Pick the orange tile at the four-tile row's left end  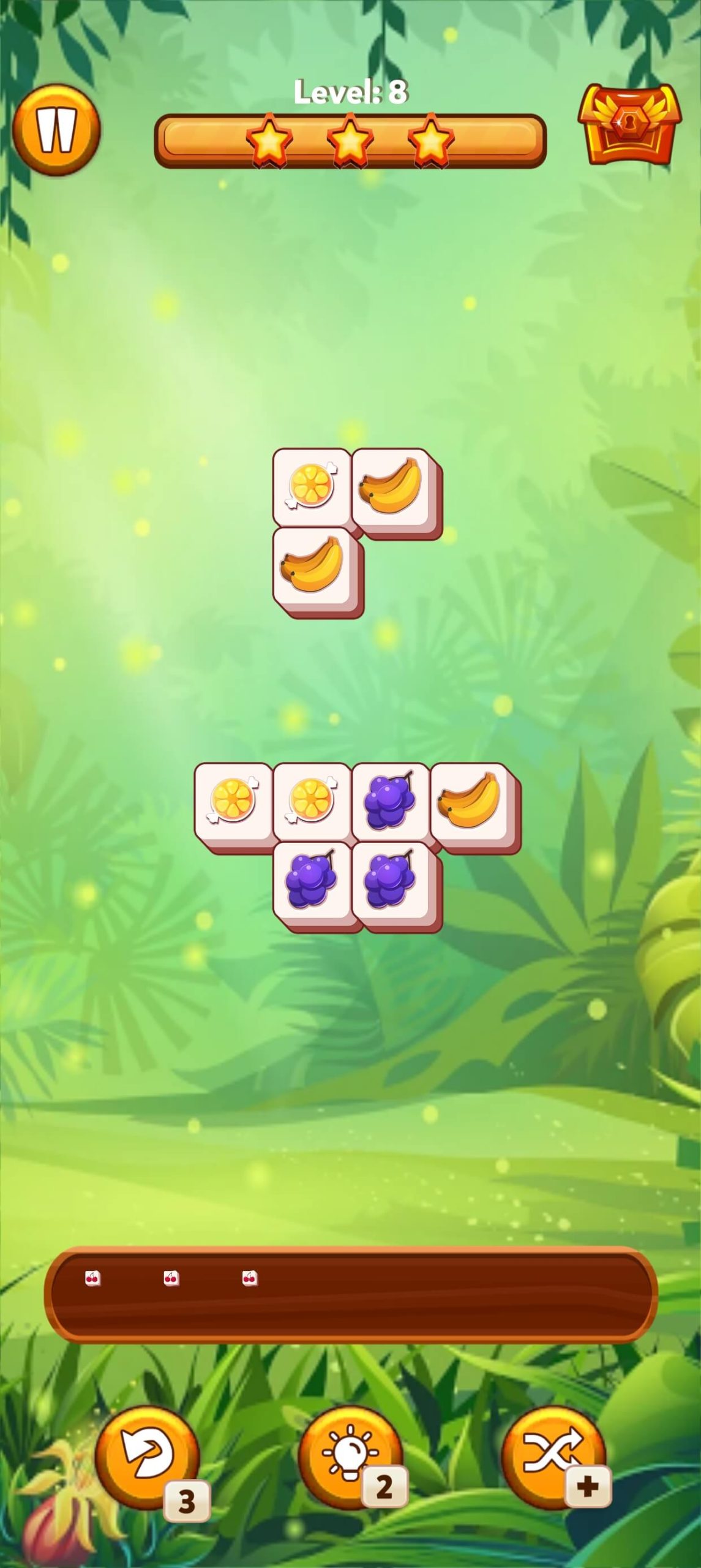pos(233,801)
